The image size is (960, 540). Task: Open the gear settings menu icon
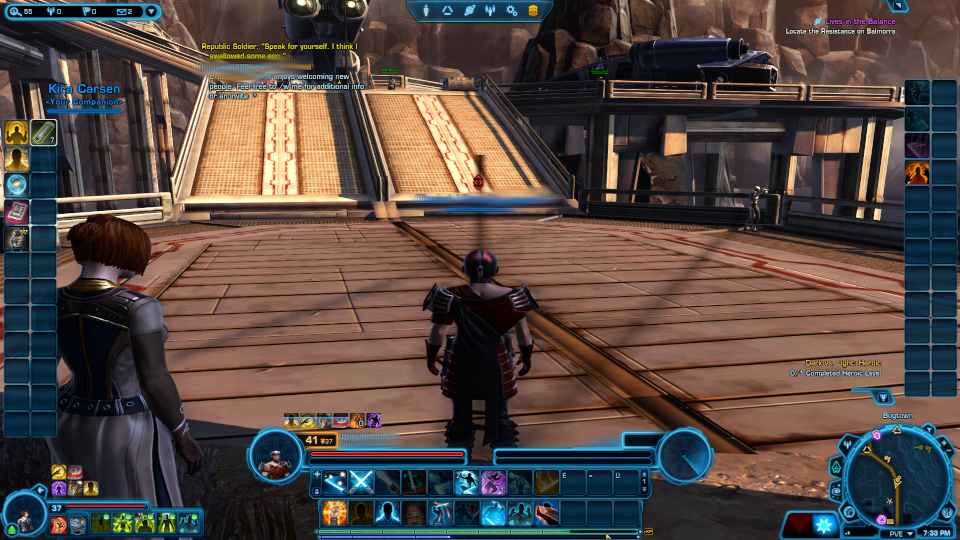click(511, 10)
